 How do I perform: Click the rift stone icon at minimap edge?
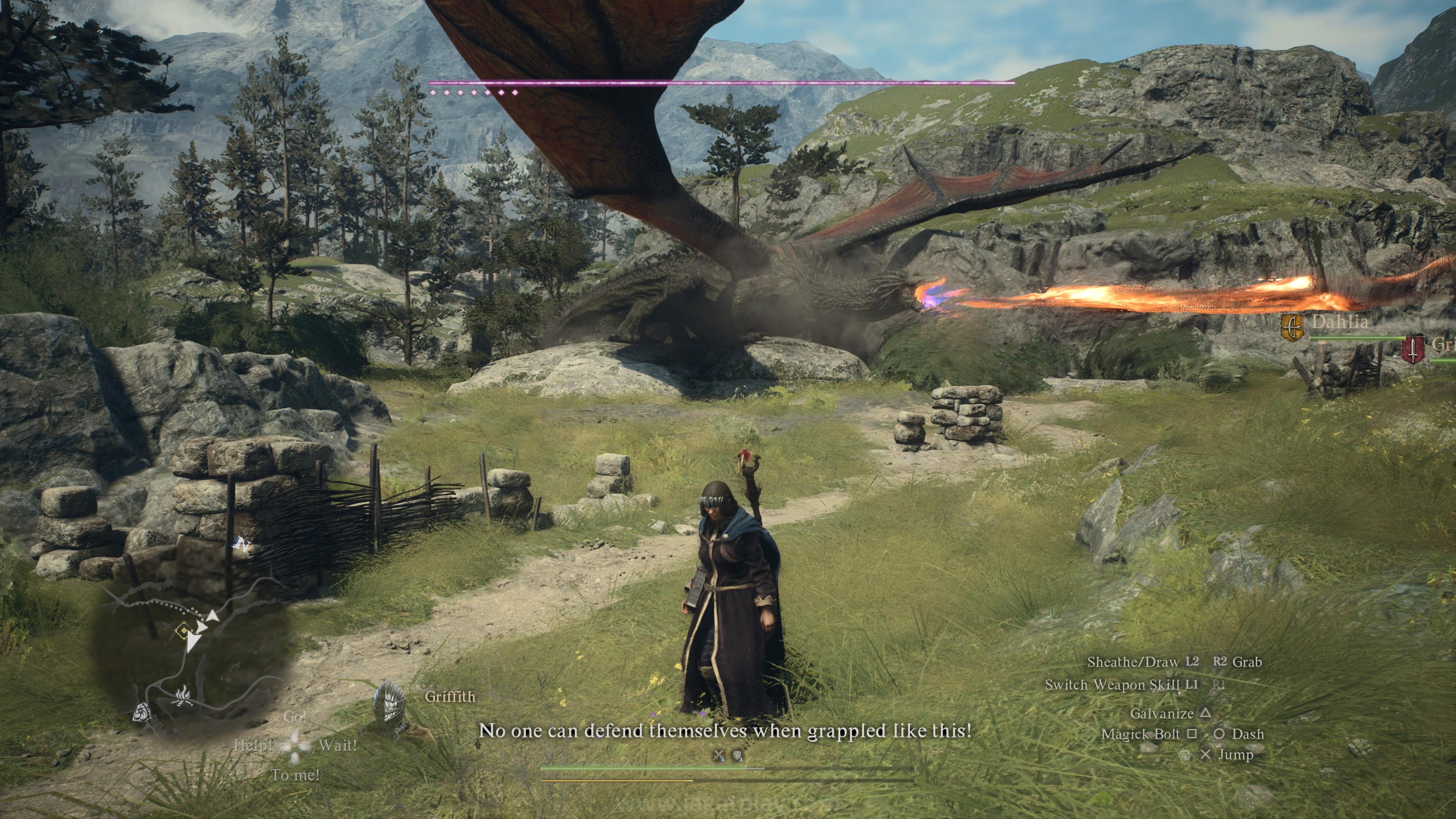(x=144, y=713)
